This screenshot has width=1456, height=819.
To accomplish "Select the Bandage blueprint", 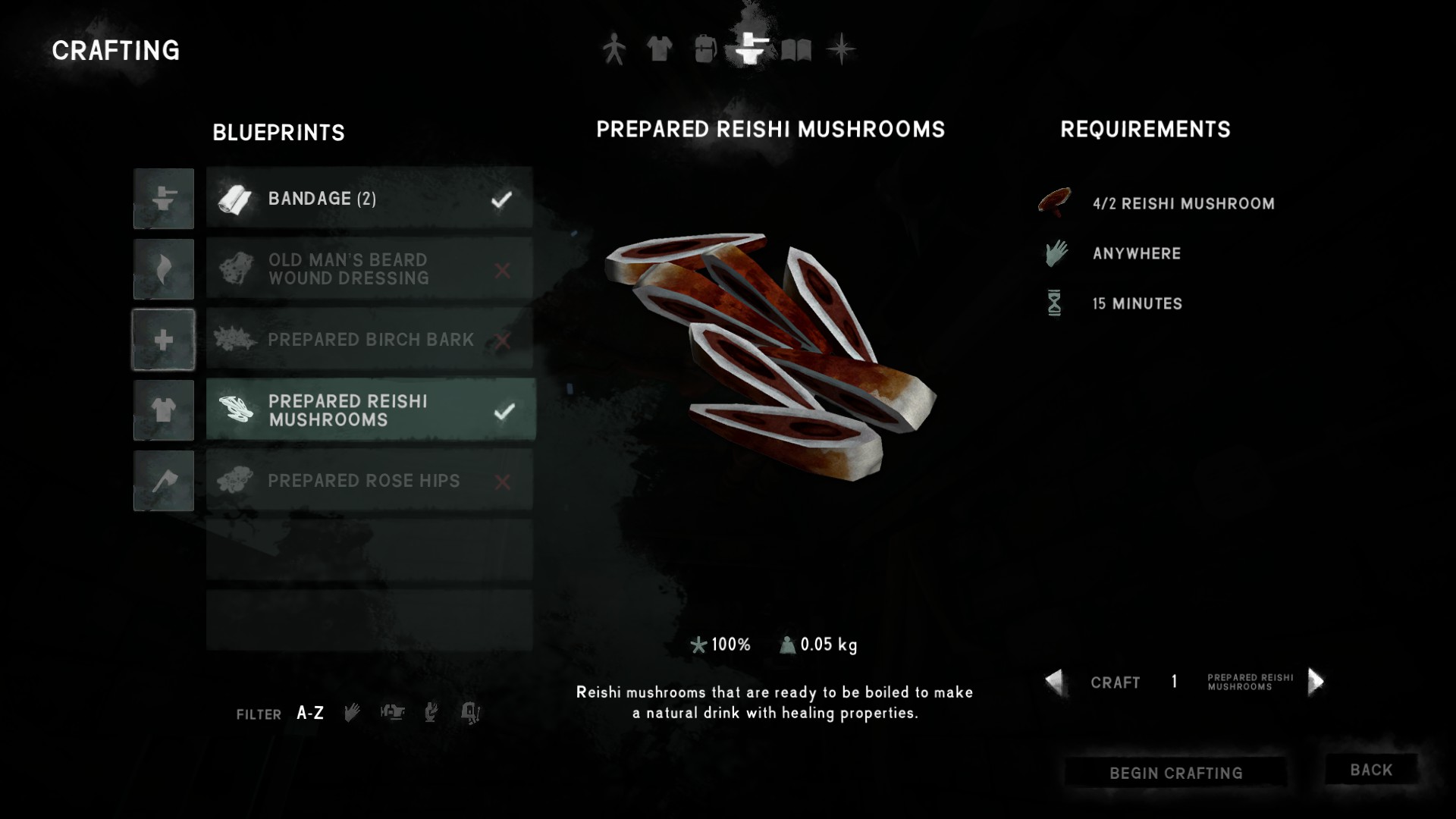I will pyautogui.click(x=369, y=199).
